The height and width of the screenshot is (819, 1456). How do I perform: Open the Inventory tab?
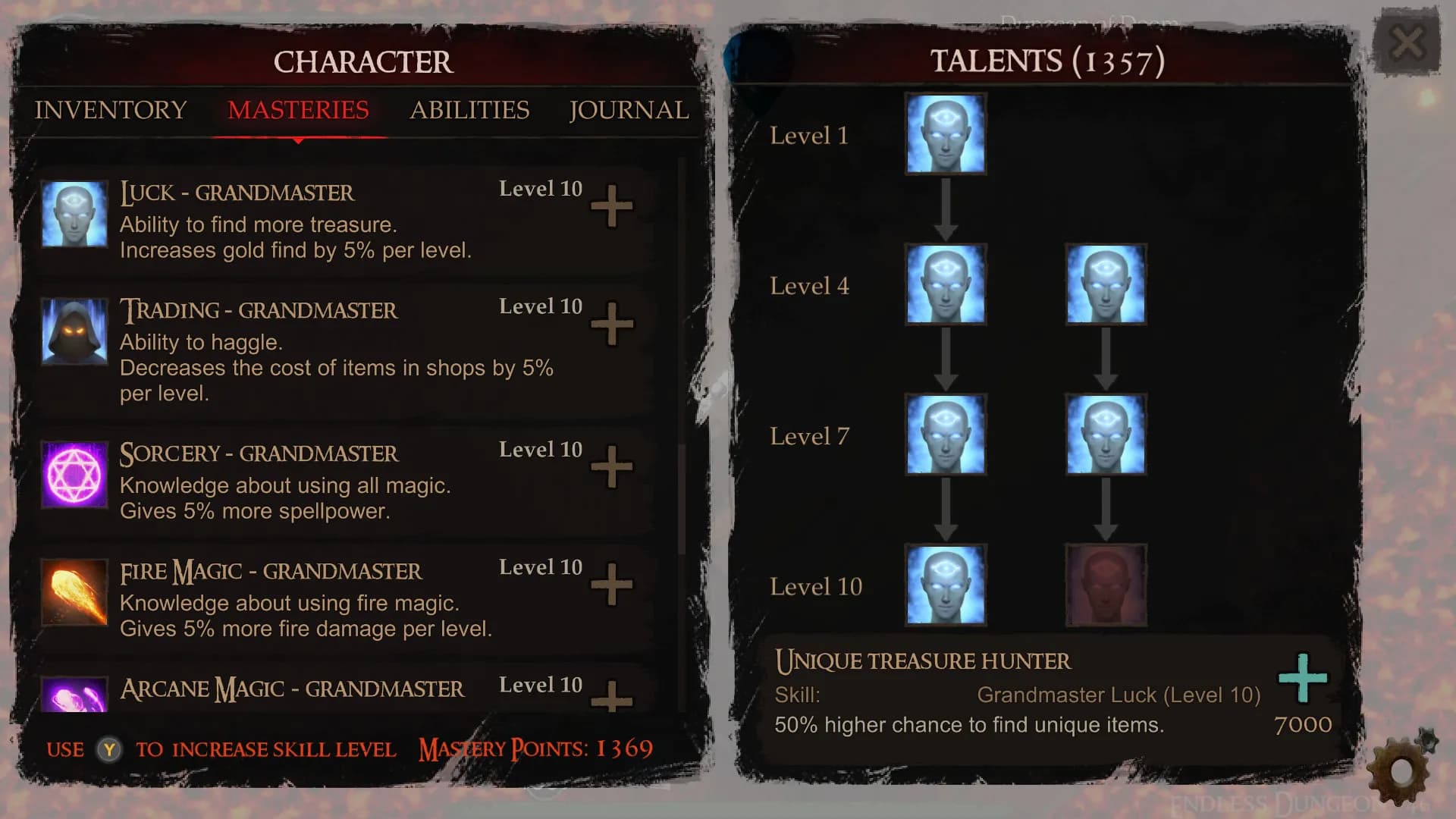pos(109,111)
